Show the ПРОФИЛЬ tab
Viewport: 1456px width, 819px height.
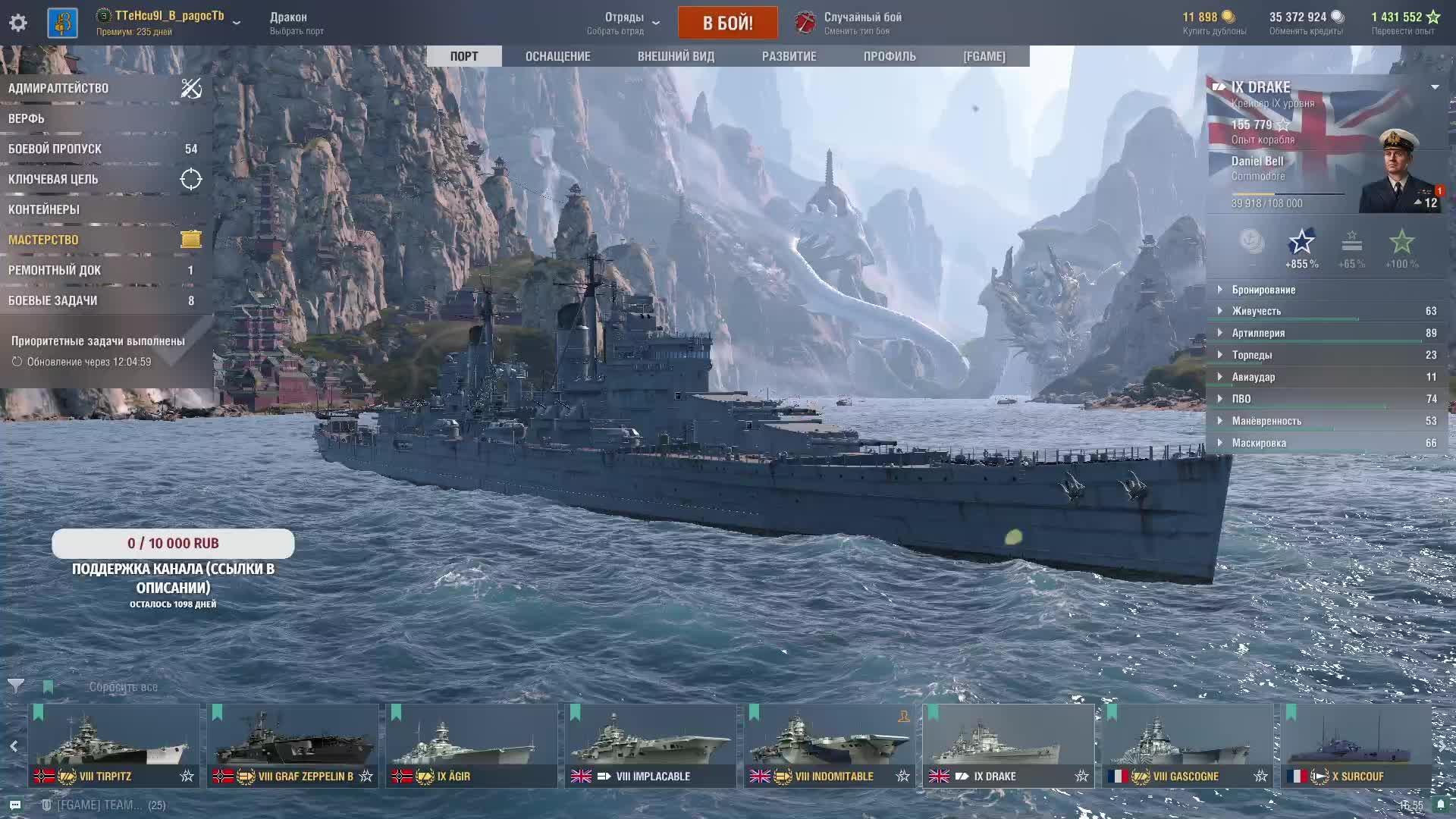(x=890, y=56)
